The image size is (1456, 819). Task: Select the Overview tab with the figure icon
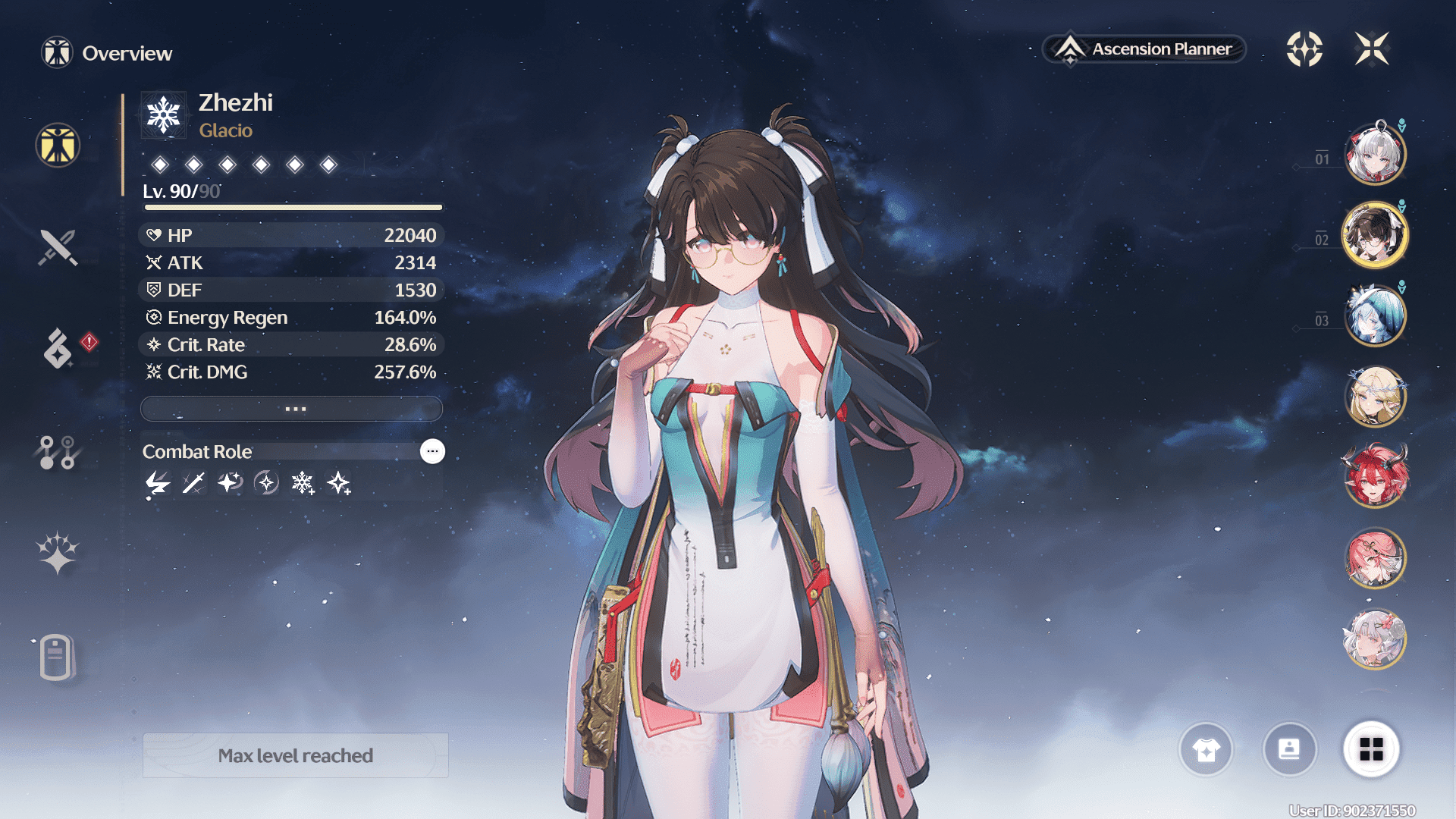click(58, 145)
